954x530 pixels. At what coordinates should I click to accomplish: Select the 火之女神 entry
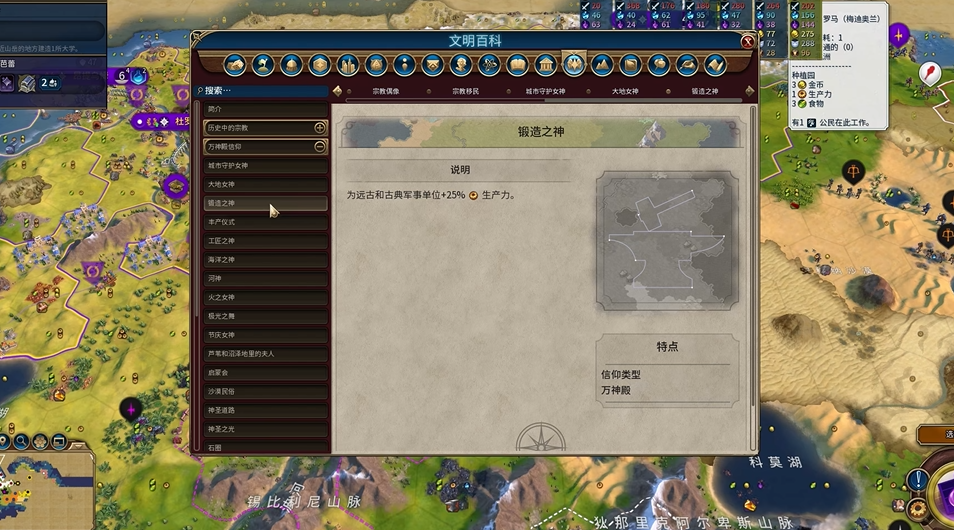[x=265, y=297]
